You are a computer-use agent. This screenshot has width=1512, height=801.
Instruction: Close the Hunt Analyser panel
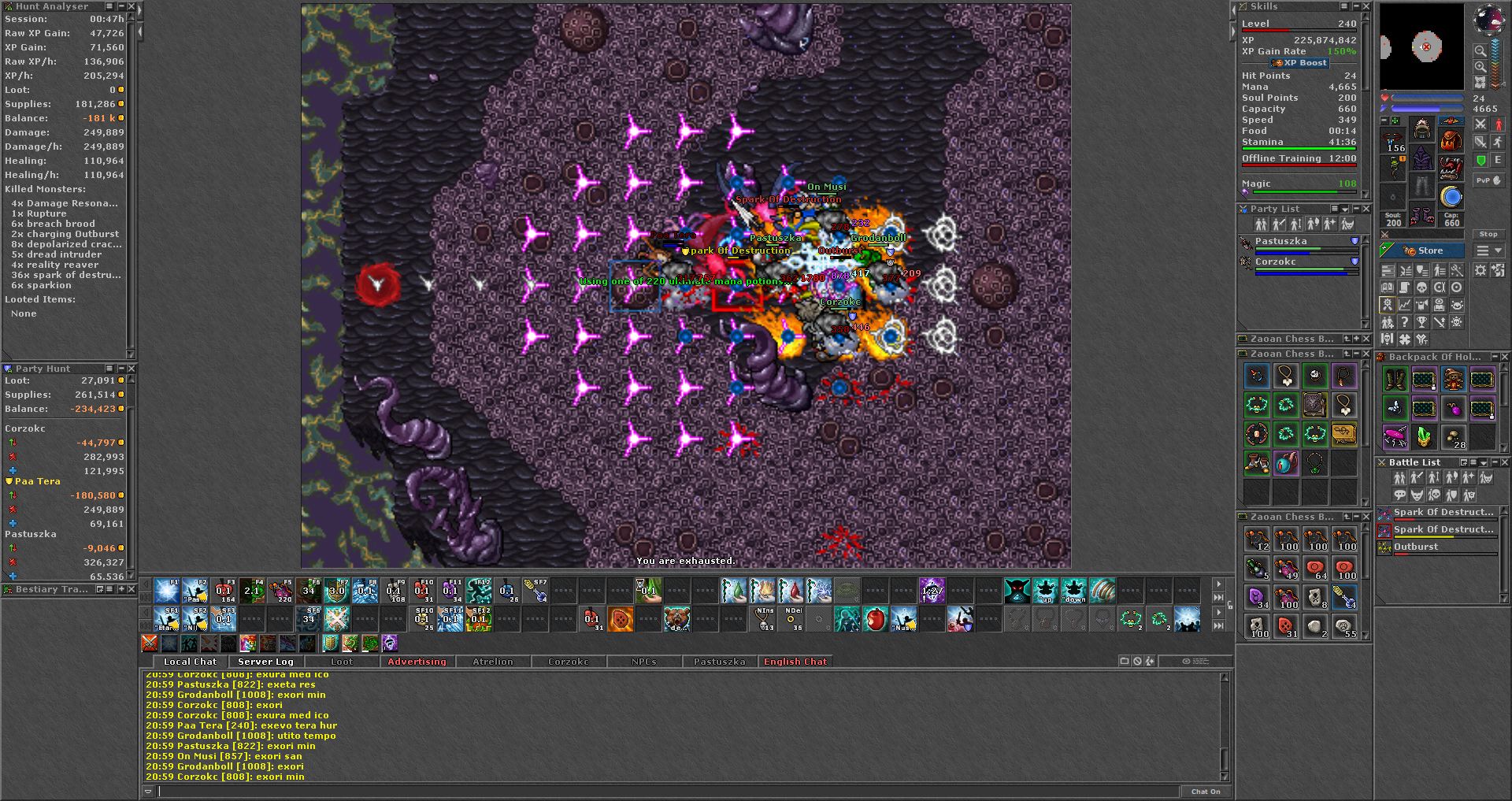point(132,6)
